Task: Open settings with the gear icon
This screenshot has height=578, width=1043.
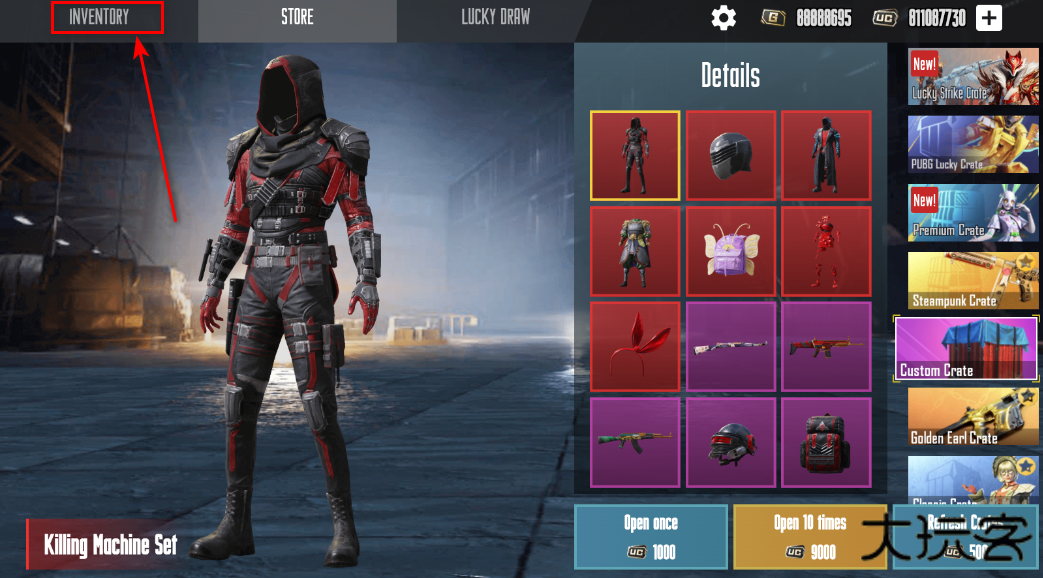Action: [x=723, y=18]
